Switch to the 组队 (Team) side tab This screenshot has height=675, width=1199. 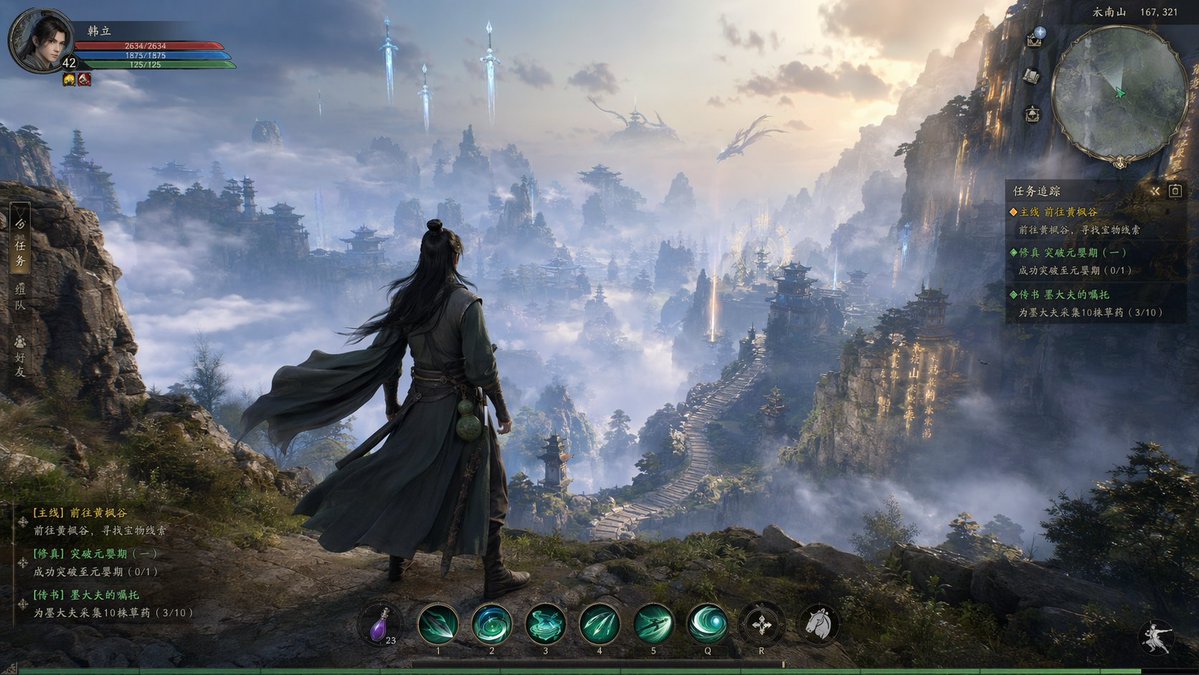click(20, 298)
